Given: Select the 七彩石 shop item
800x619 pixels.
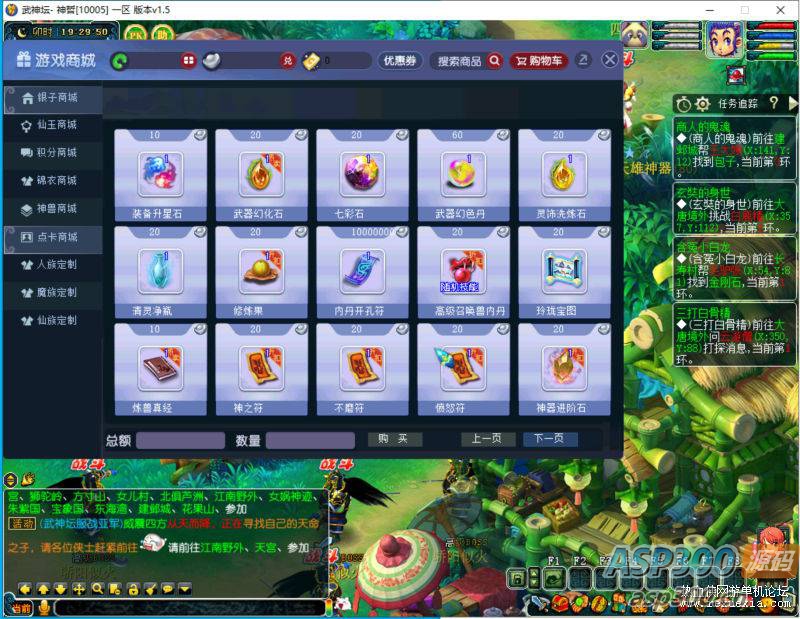Looking at the screenshot, I should [x=362, y=174].
